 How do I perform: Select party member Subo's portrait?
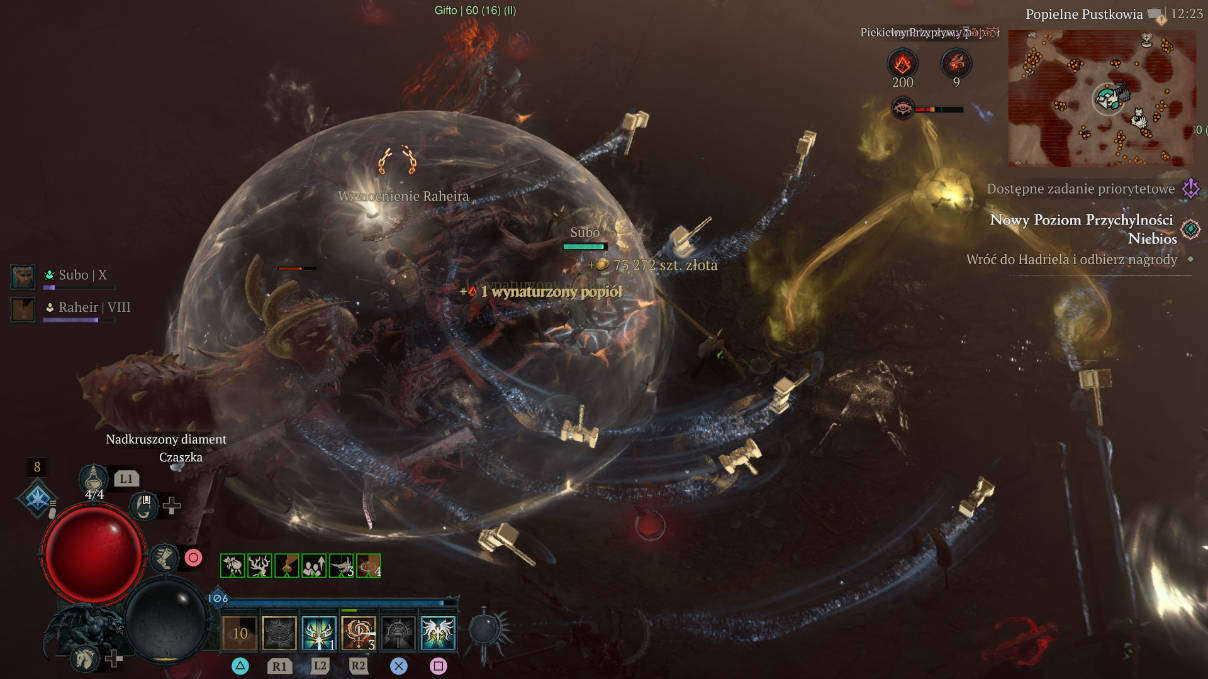point(23,276)
